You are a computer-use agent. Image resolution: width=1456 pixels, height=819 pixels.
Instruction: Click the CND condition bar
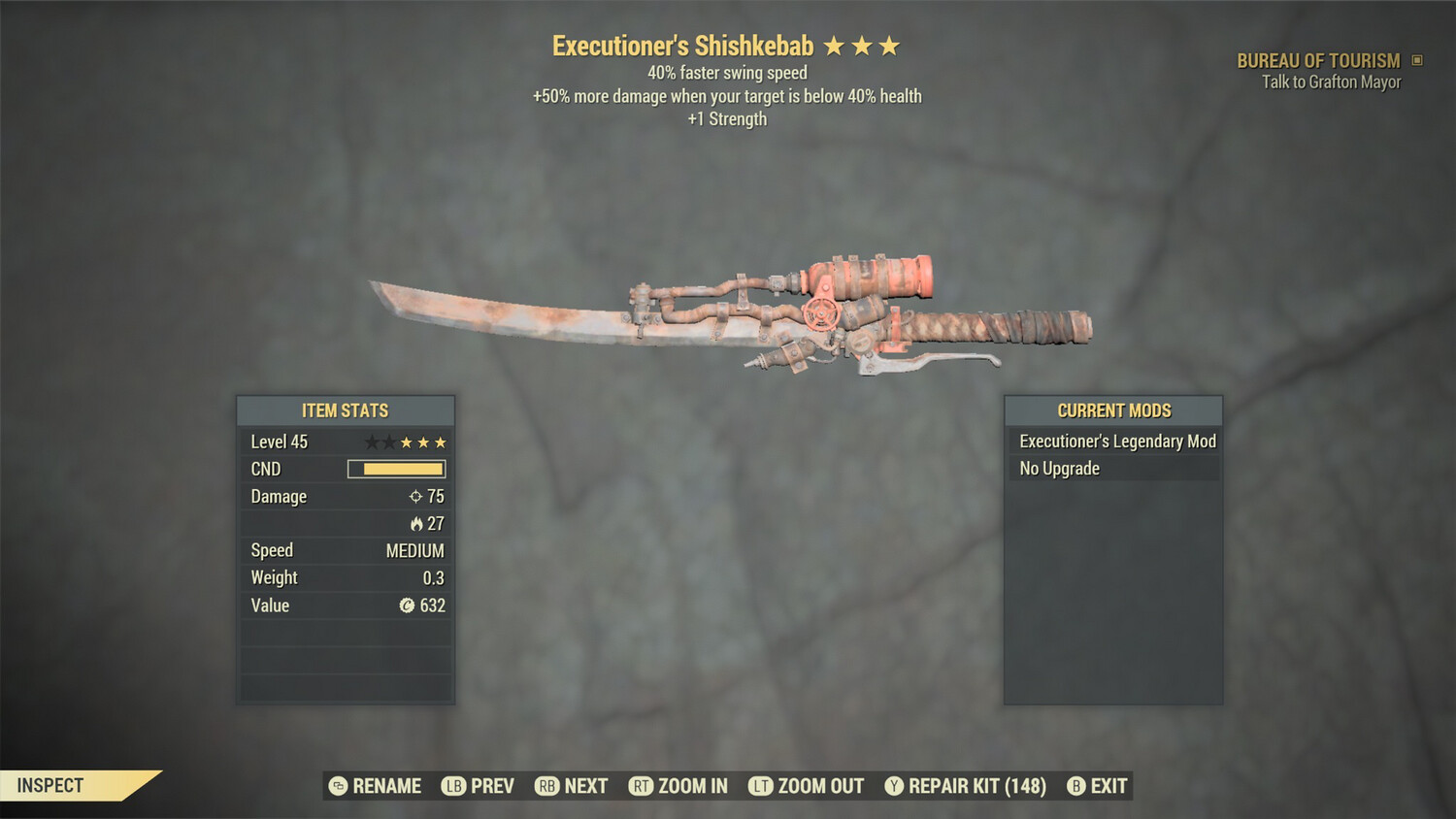coord(395,469)
